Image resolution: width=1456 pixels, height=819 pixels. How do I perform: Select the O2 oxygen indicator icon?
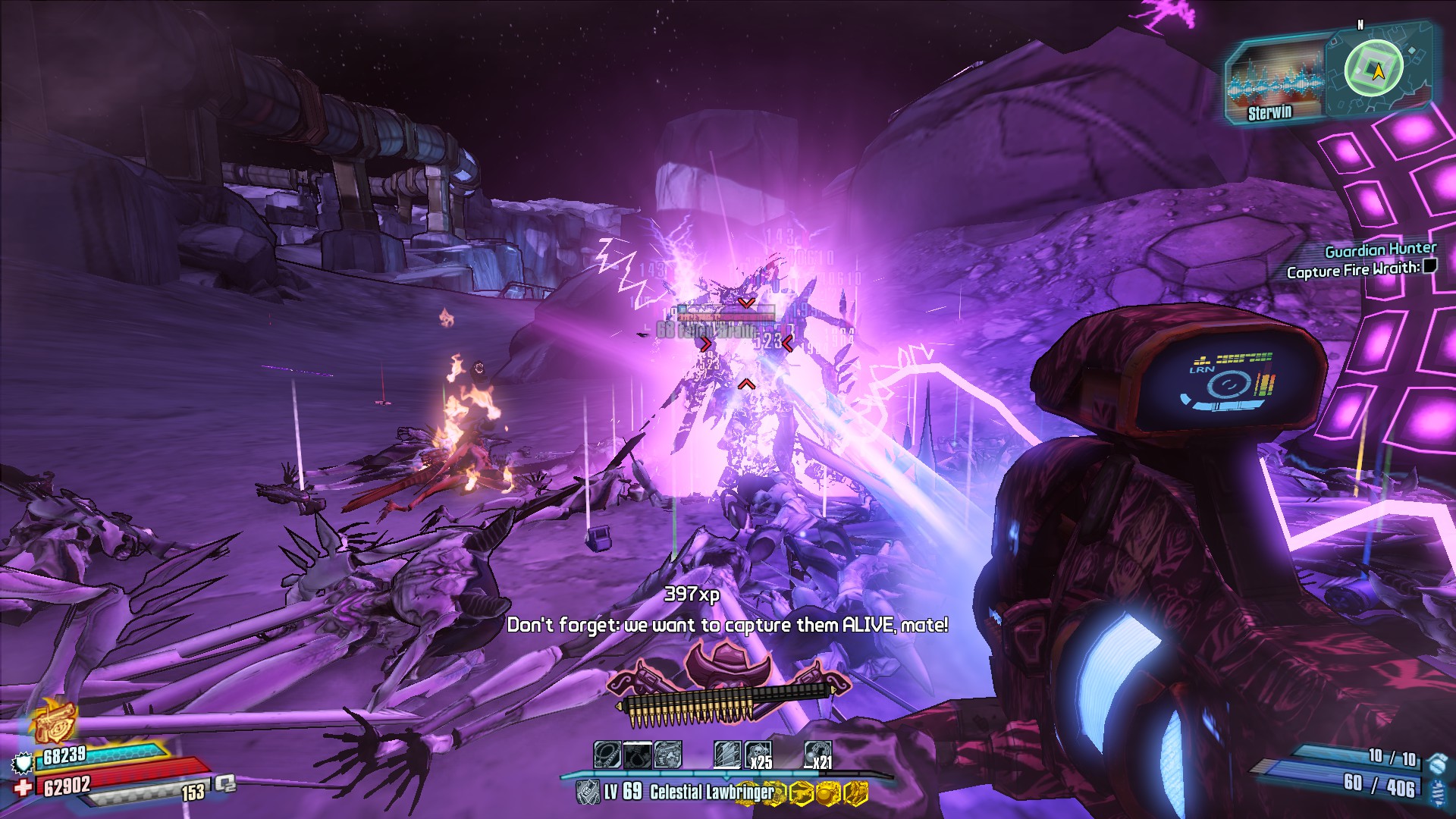click(x=225, y=783)
